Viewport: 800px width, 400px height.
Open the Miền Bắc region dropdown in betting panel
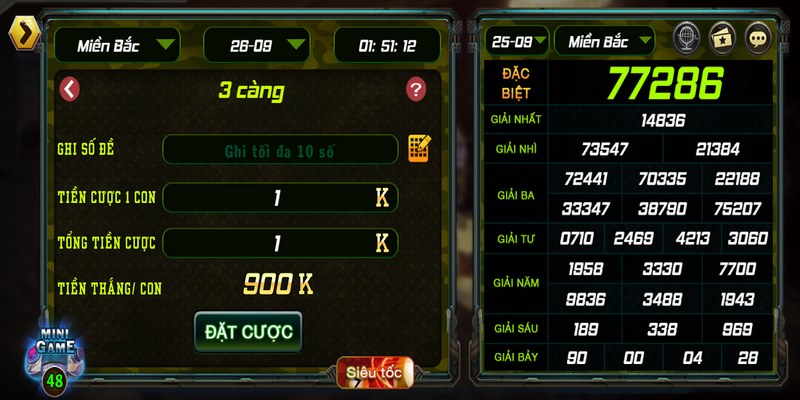[x=117, y=44]
